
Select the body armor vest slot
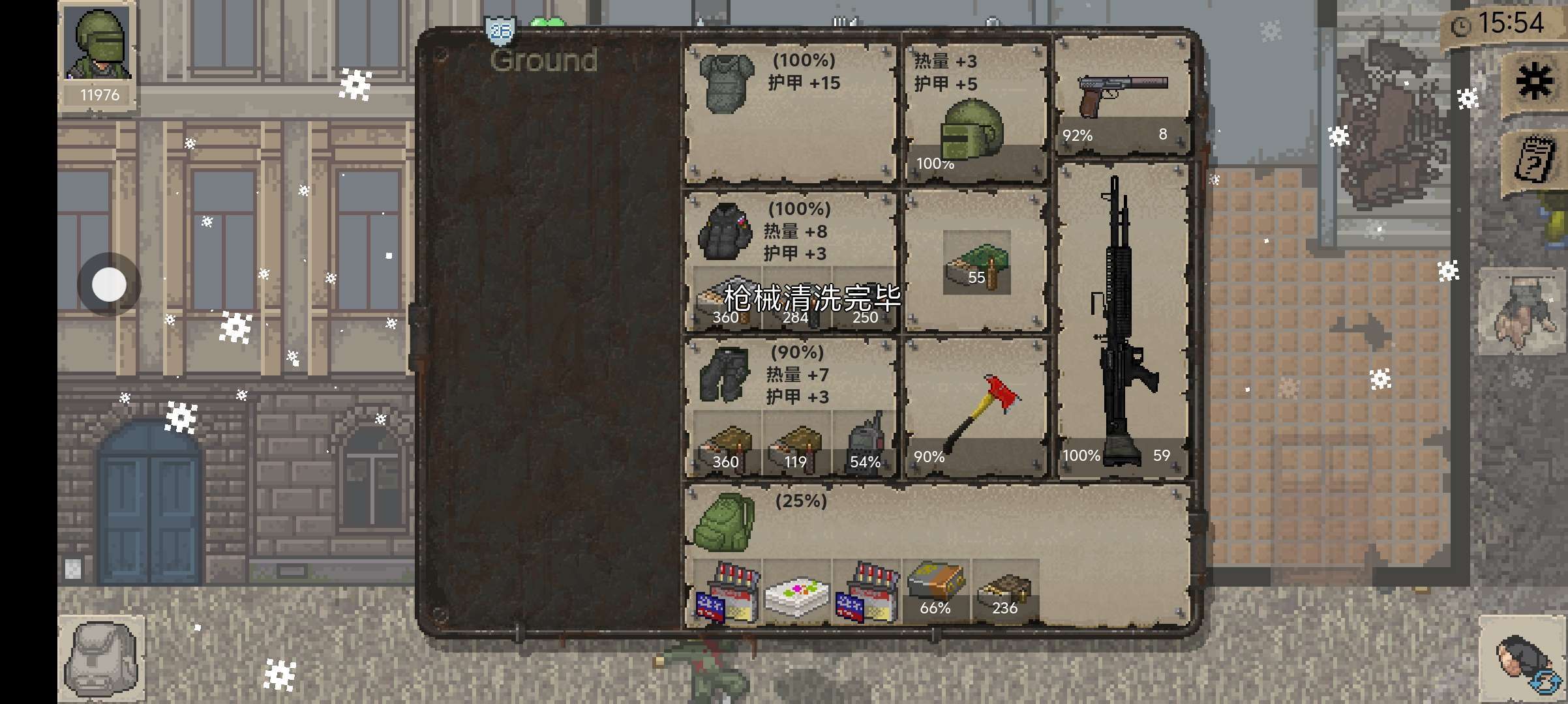726,83
